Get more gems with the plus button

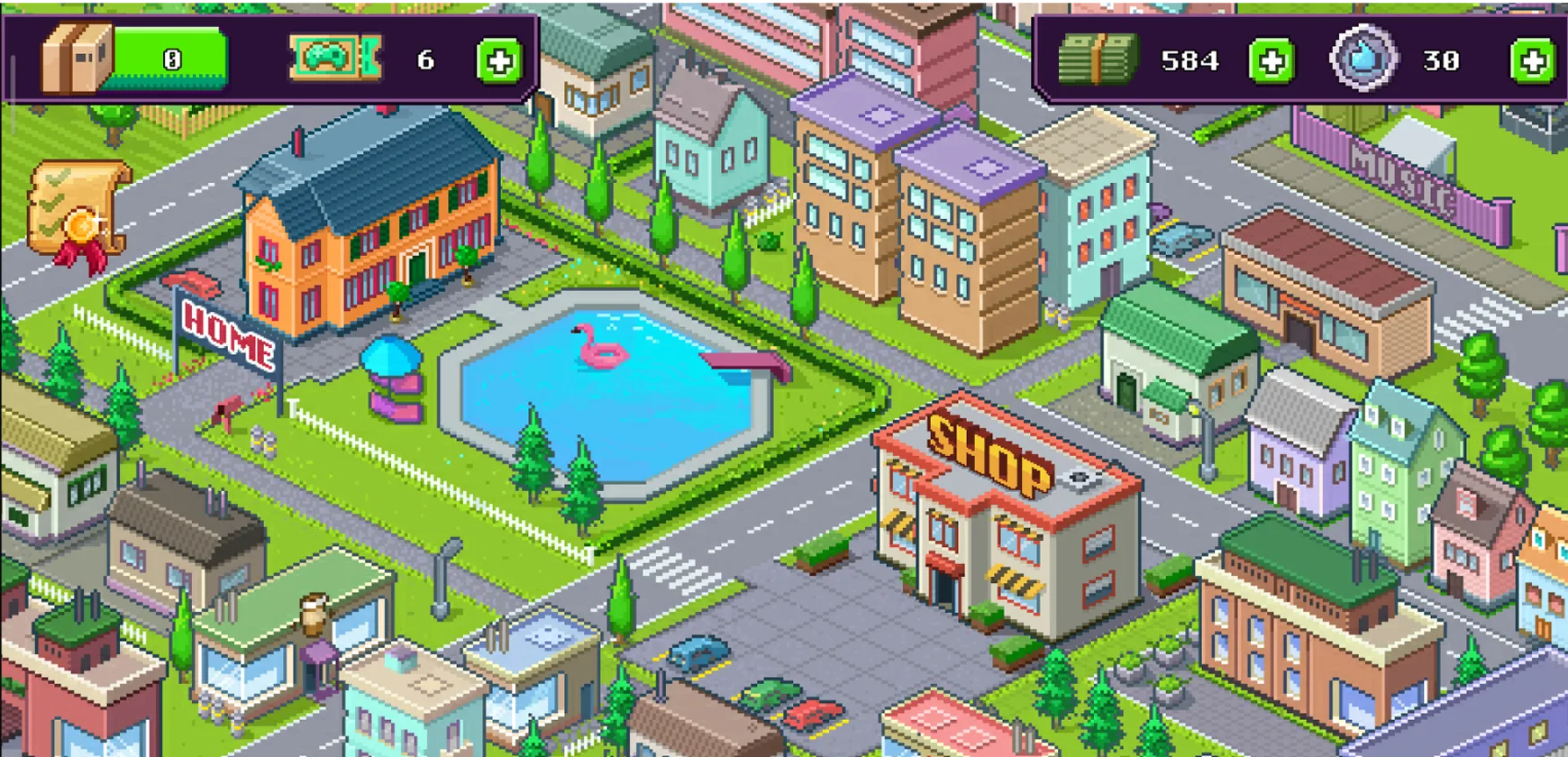[x=1532, y=61]
